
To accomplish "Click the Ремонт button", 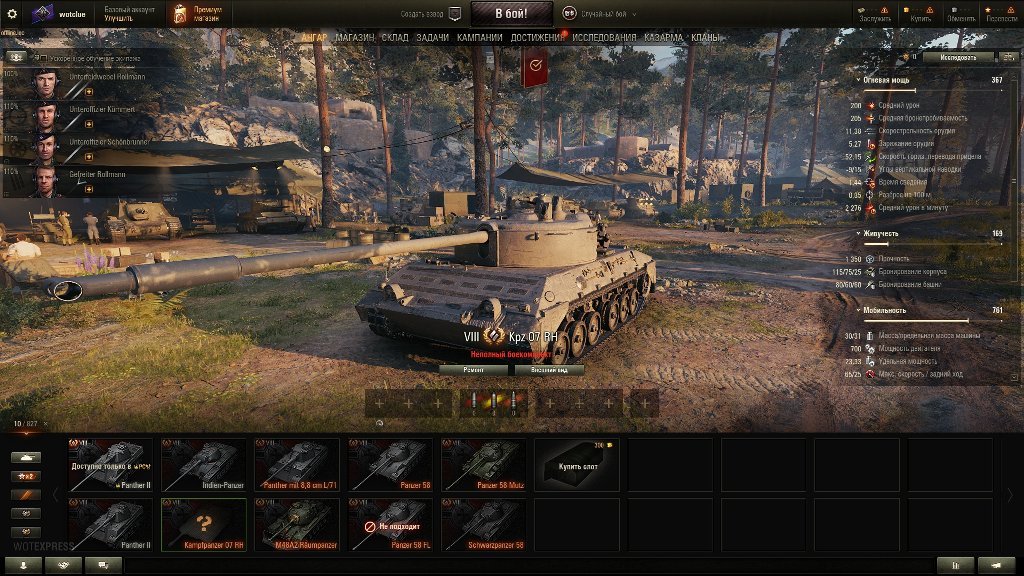I will tap(474, 370).
